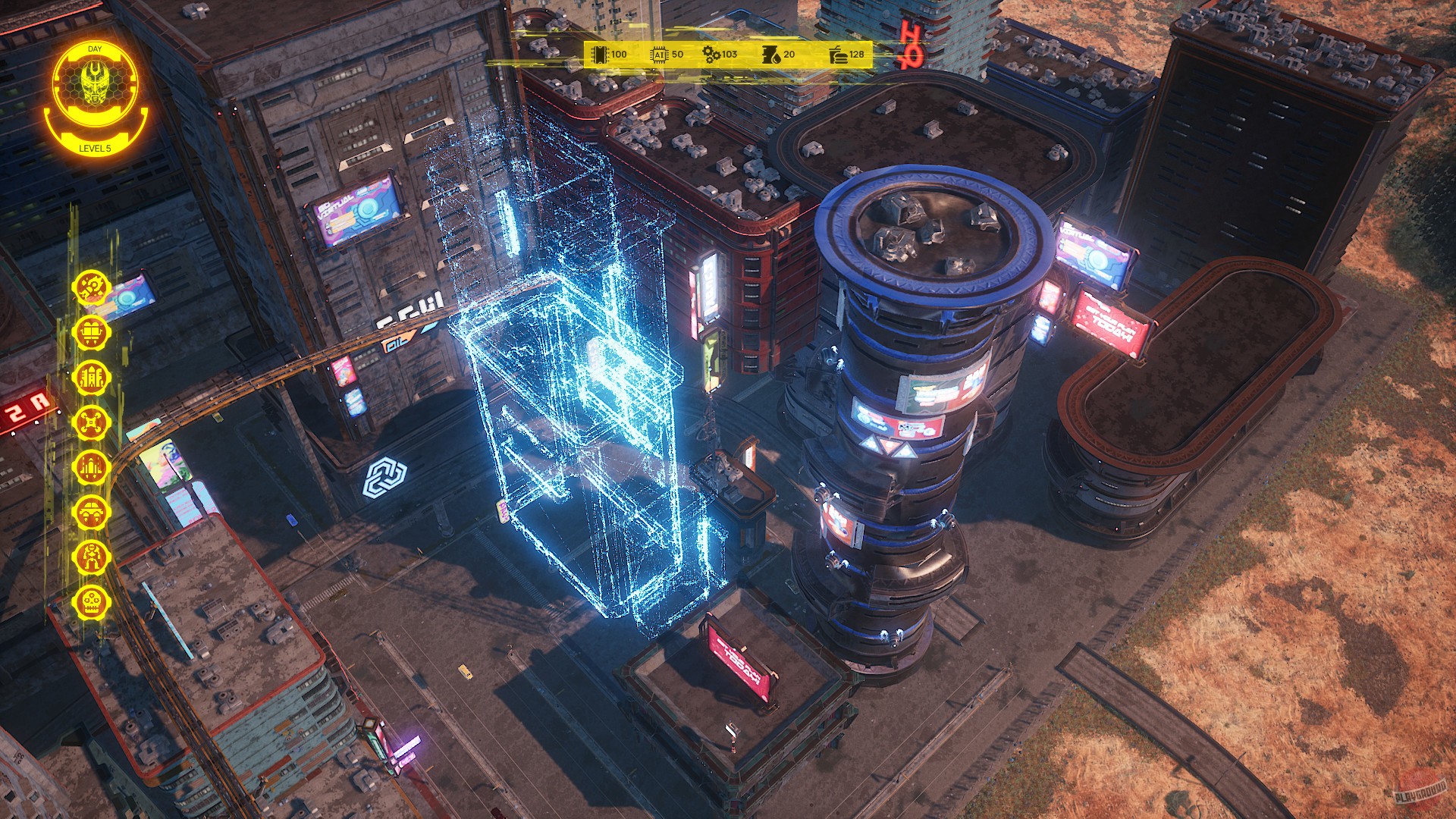
Task: Select the supply crate build icon
Action: (90, 332)
